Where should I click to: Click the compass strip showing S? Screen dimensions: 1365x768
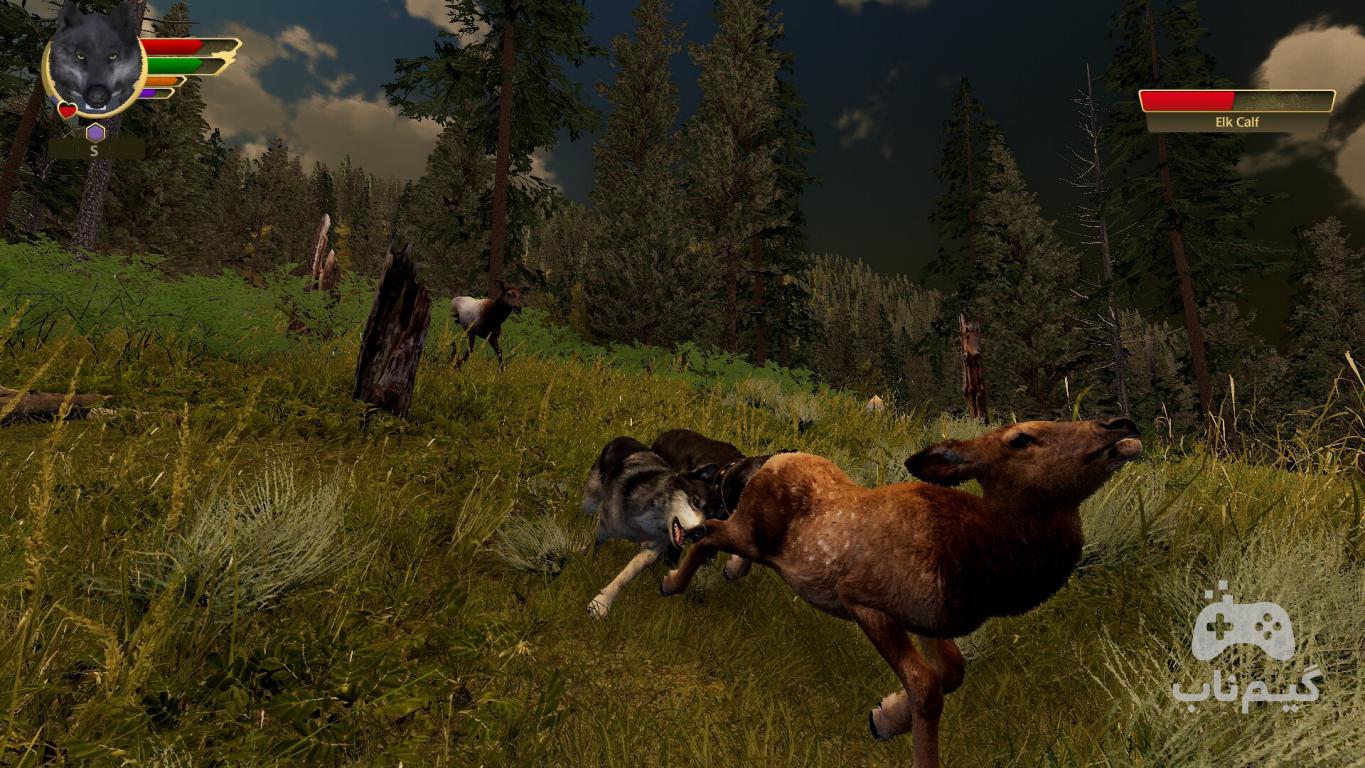(95, 150)
